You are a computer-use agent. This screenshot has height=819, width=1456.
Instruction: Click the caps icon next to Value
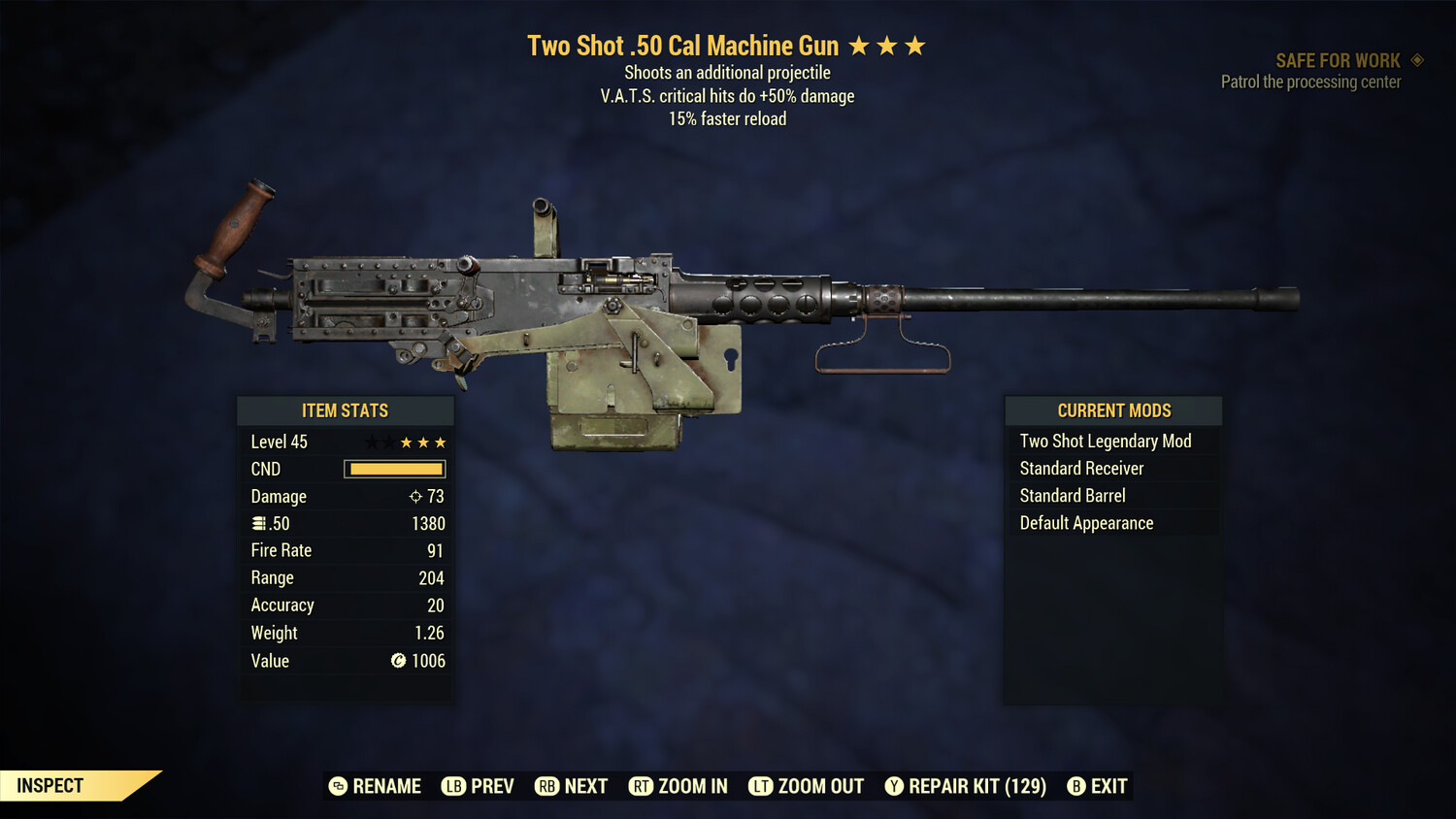click(x=398, y=661)
